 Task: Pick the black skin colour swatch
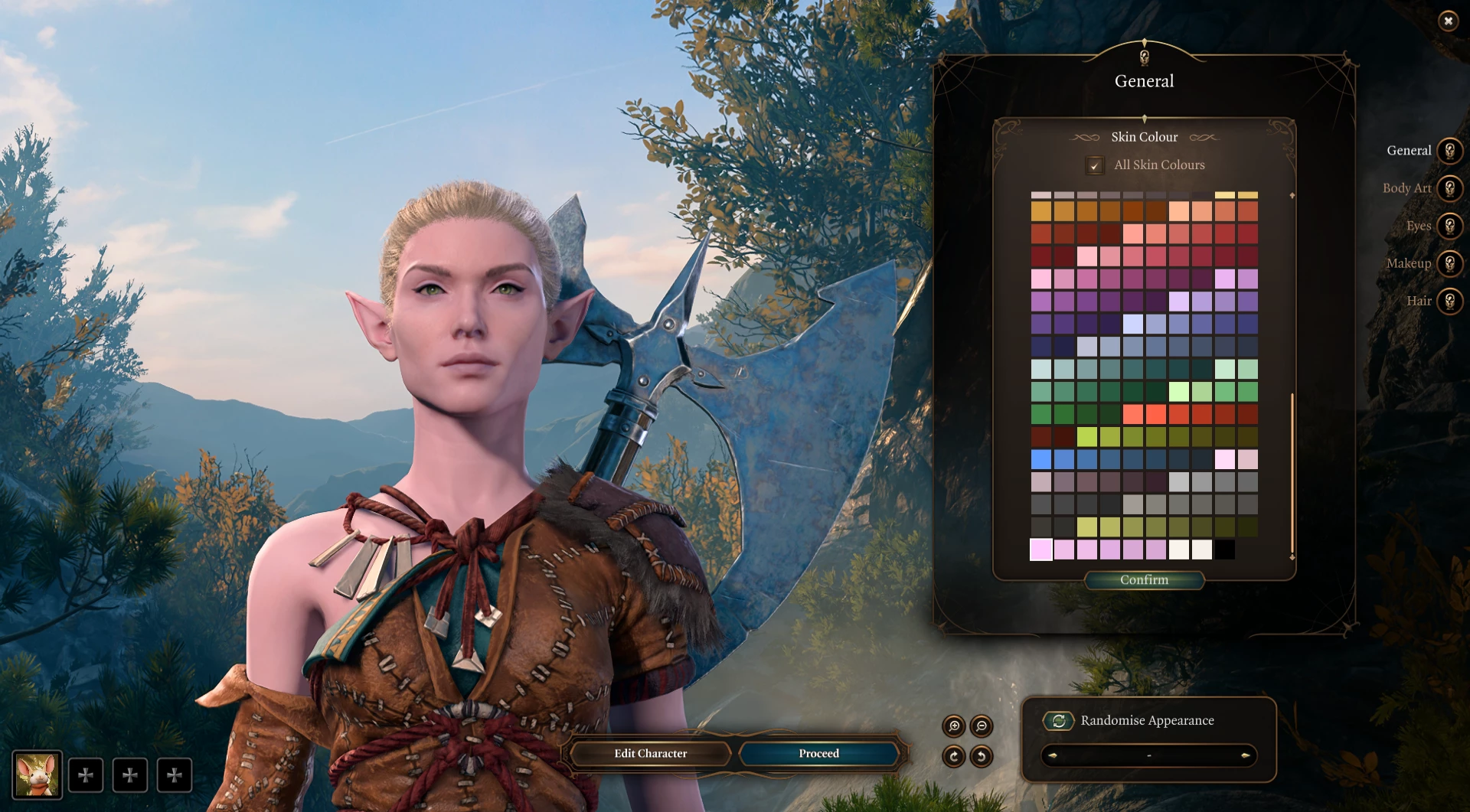[x=1225, y=549]
